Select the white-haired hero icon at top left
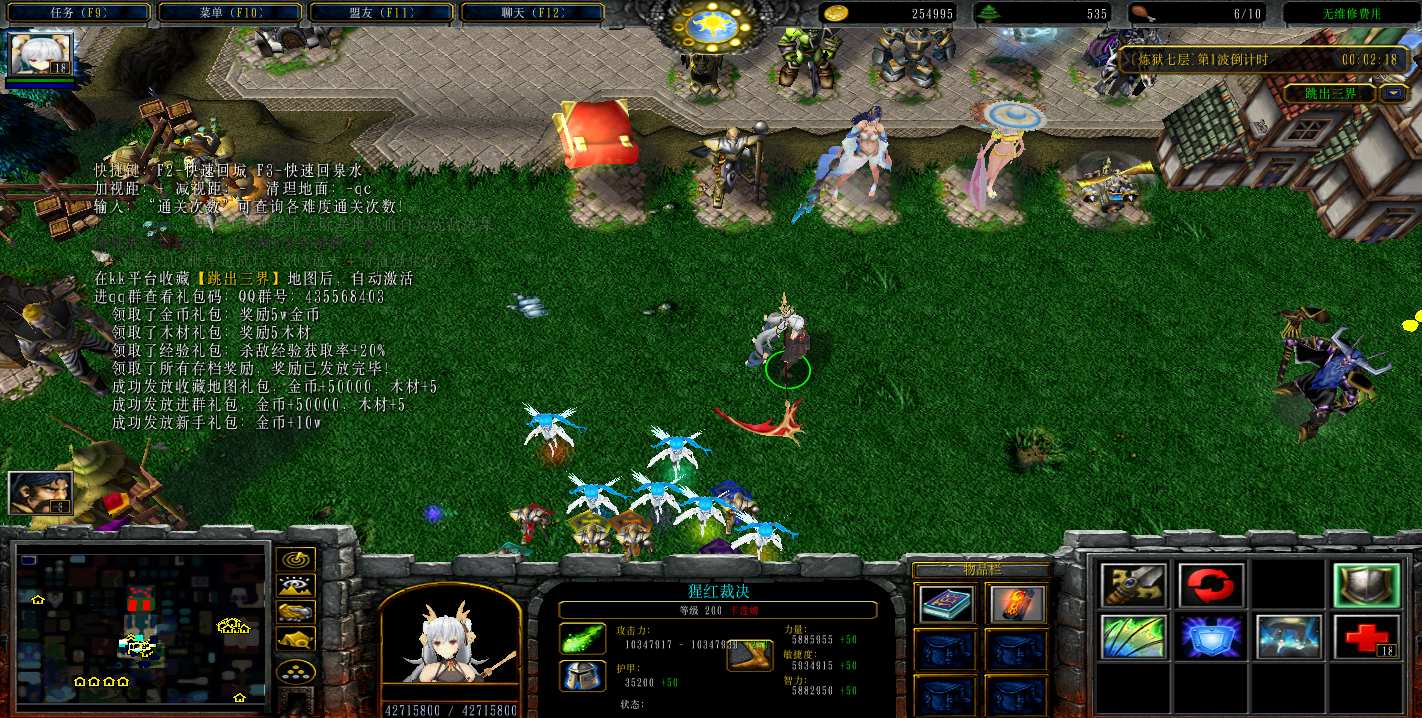Image resolution: width=1422 pixels, height=718 pixels. tap(41, 54)
